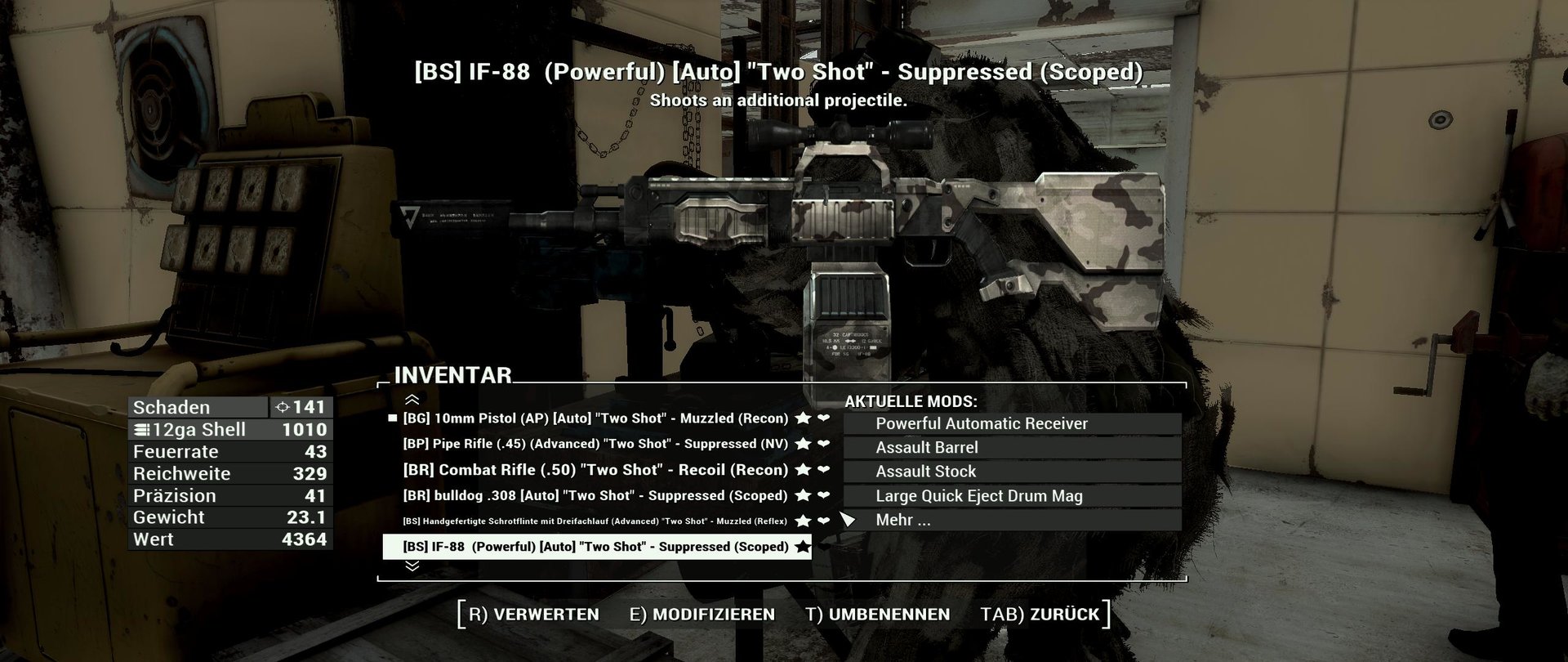
Task: Select the Handgefertigte Schrotflinte shotgun entry
Action: click(595, 521)
